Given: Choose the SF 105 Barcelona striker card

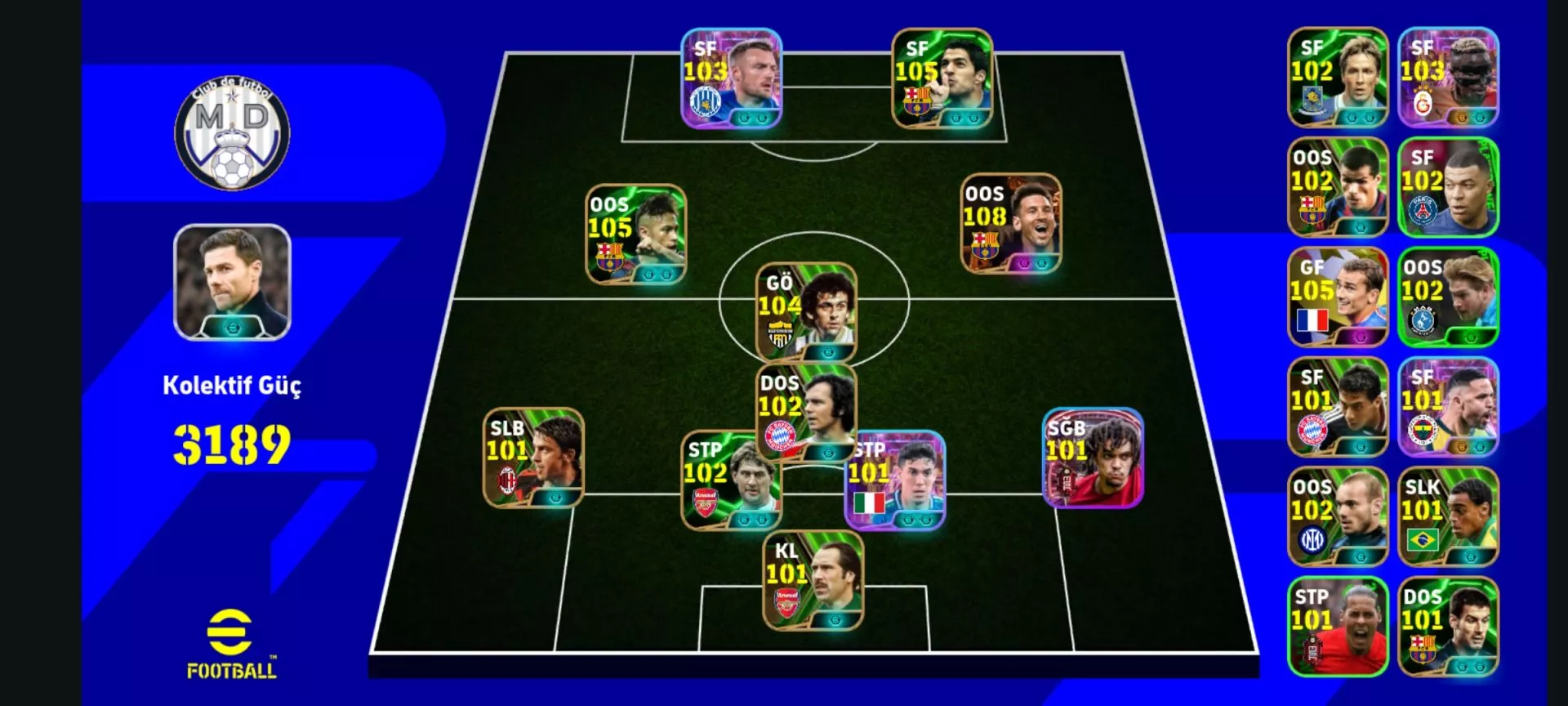Looking at the screenshot, I should (x=942, y=79).
